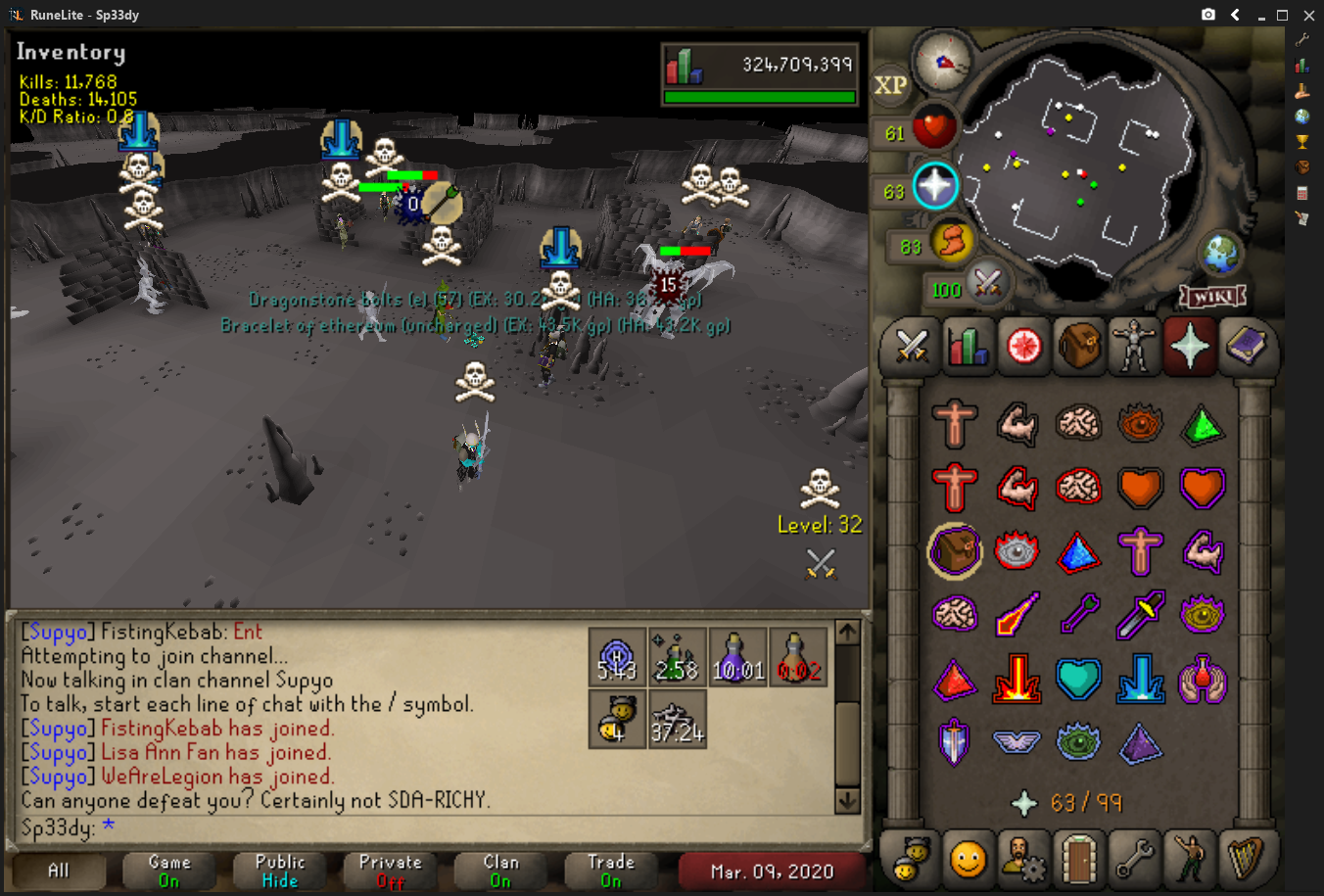
Task: Open the Combat Options tab
Action: click(x=912, y=347)
